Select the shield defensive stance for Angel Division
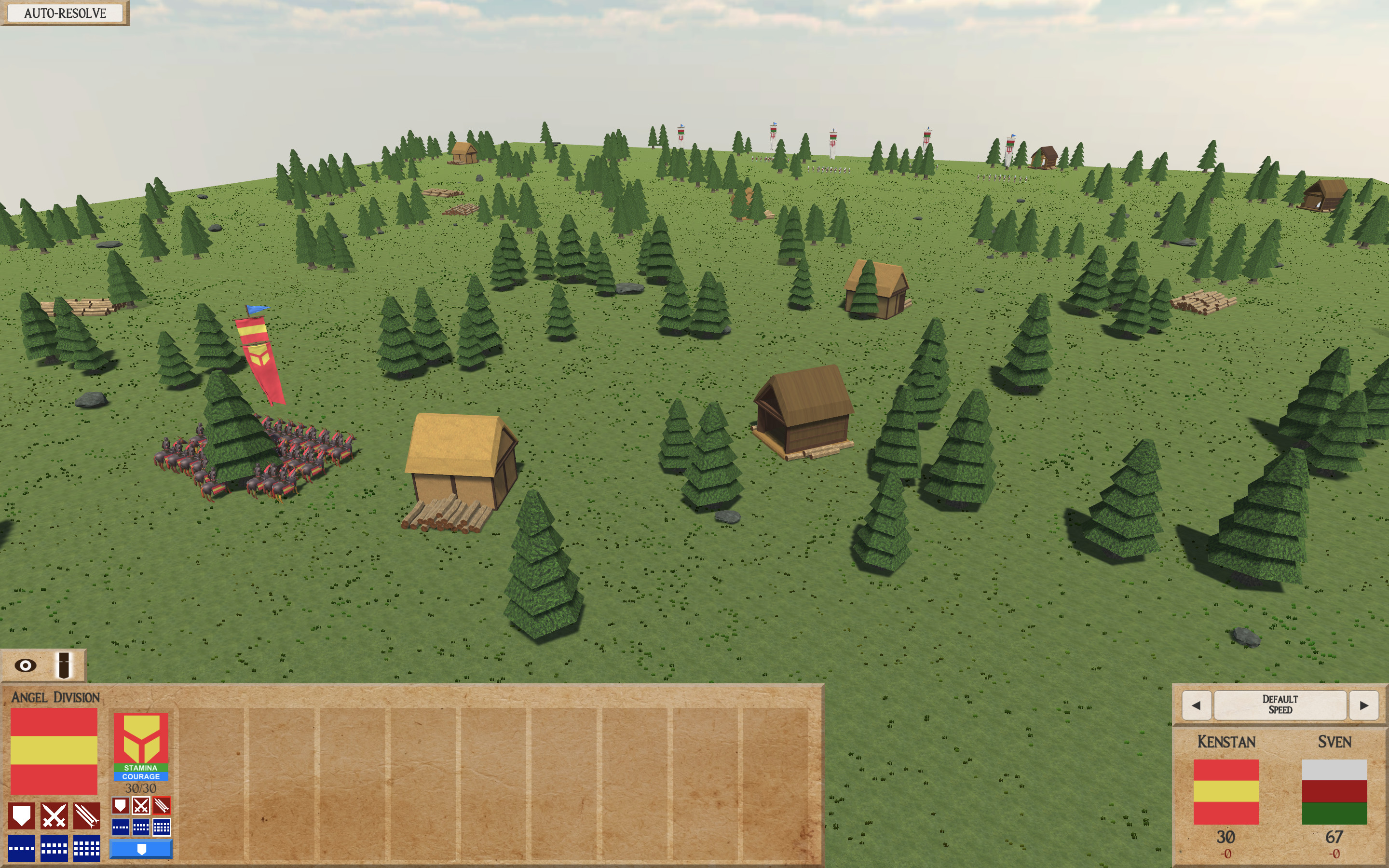 (x=22, y=816)
